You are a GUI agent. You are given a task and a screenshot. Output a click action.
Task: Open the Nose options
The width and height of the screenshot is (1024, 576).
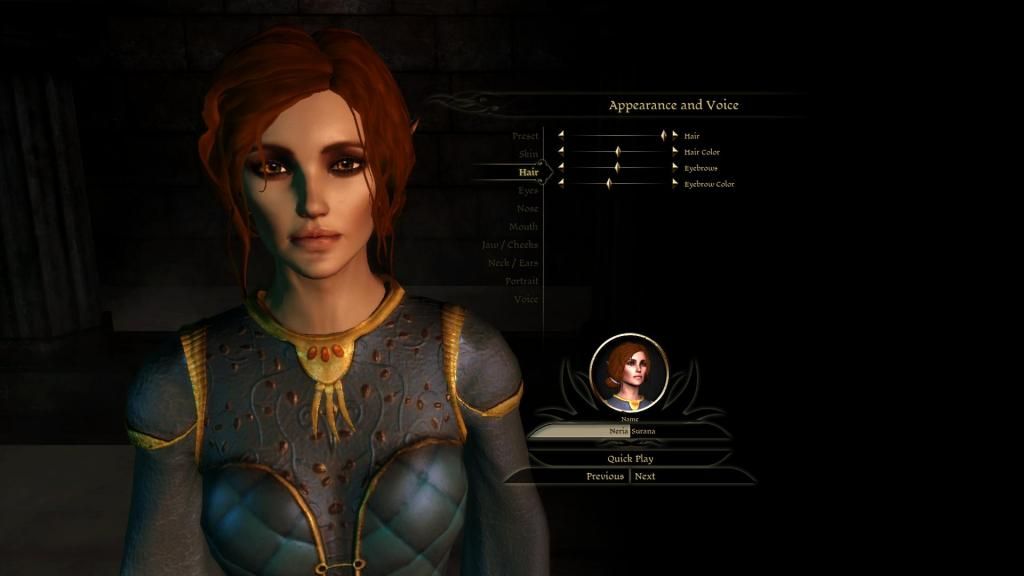pos(527,208)
